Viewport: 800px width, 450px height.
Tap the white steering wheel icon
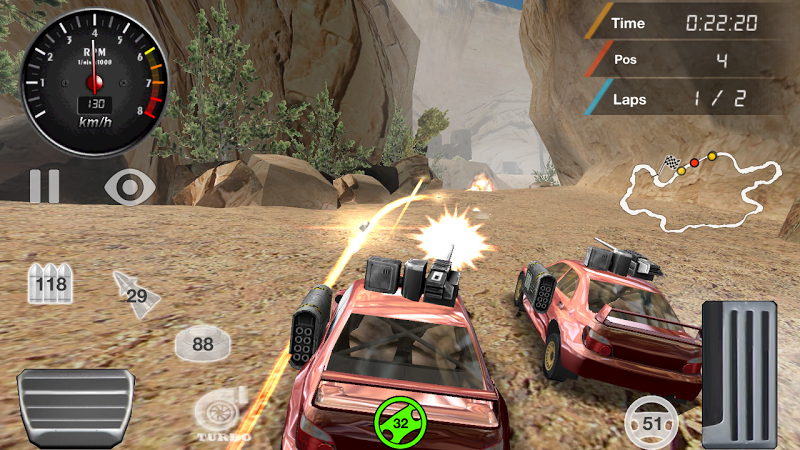click(x=652, y=422)
